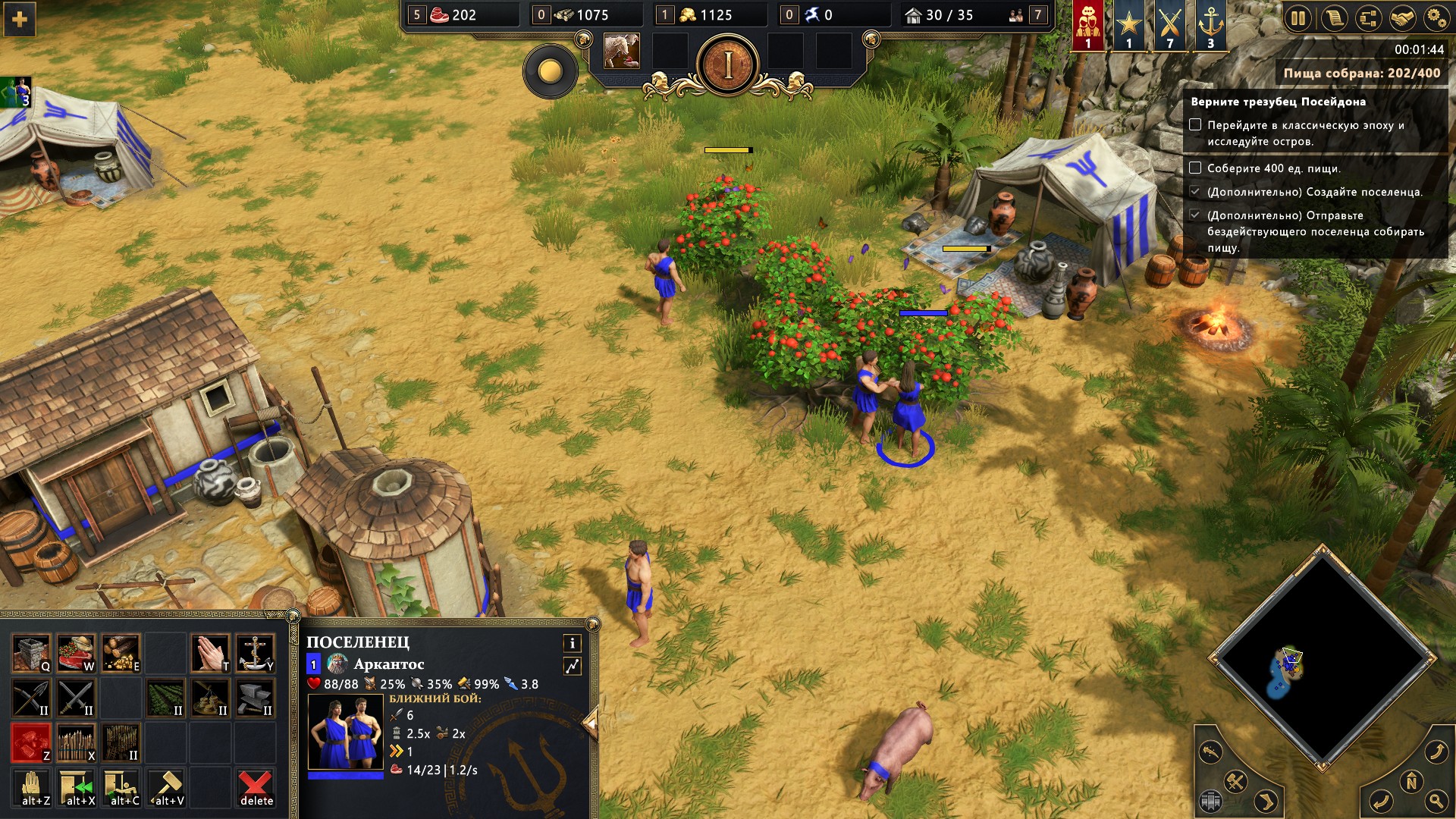Image resolution: width=1456 pixels, height=819 pixels.
Task: Choose the wood and gold gathering command
Action: 121,654
